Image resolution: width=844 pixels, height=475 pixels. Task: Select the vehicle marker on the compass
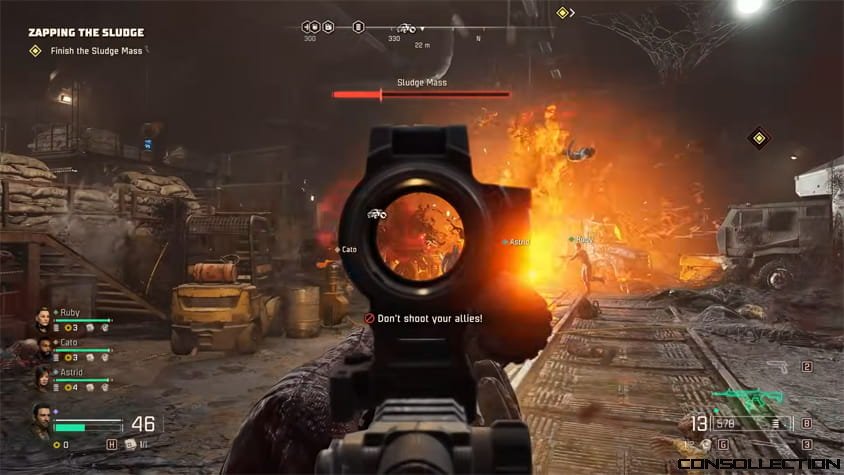click(407, 28)
